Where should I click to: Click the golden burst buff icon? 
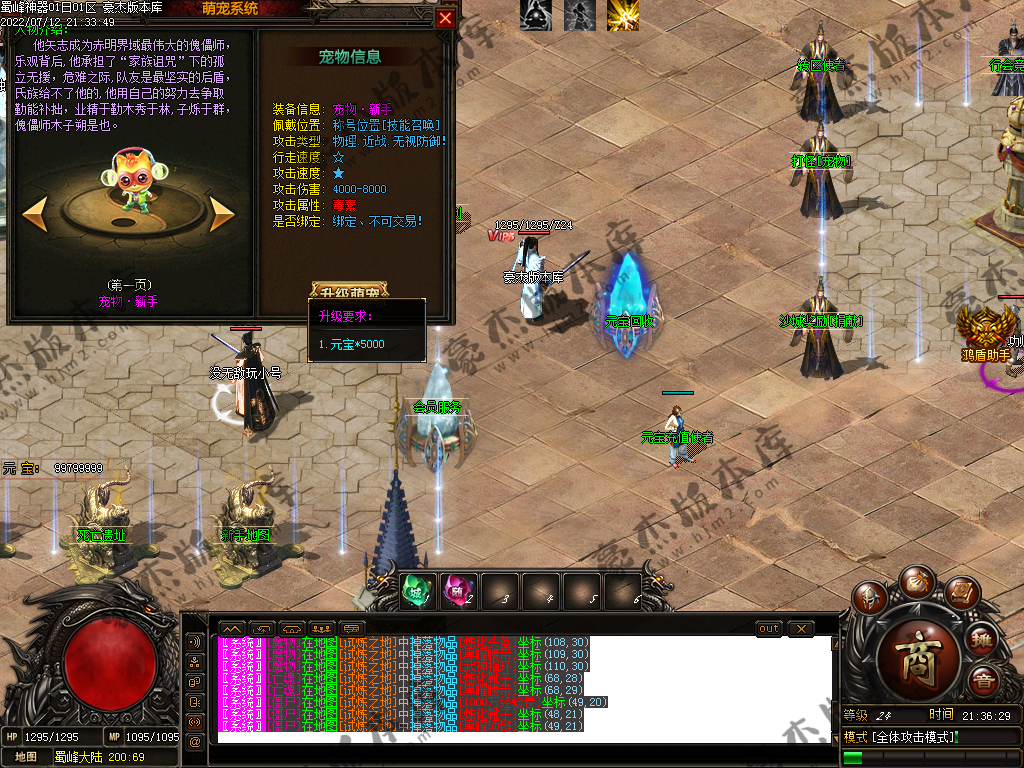click(x=623, y=15)
